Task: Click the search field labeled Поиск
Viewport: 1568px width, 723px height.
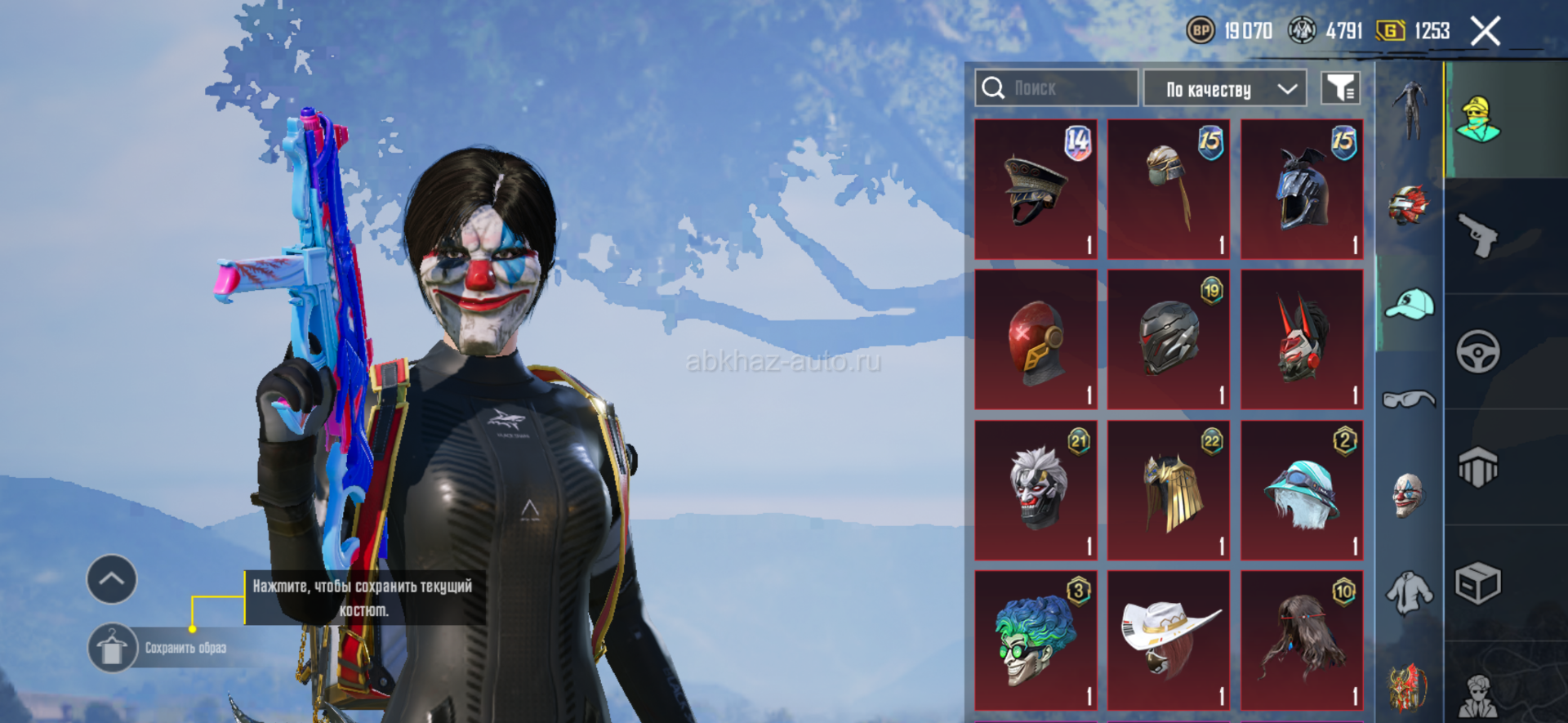Action: (x=1056, y=88)
